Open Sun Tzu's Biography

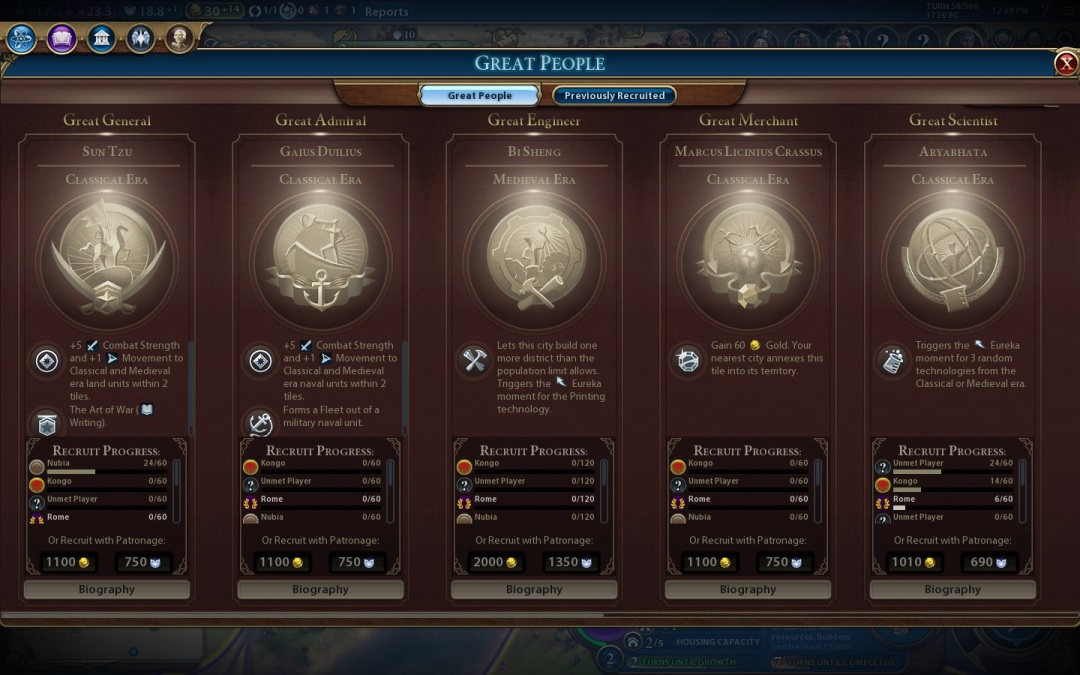click(106, 590)
